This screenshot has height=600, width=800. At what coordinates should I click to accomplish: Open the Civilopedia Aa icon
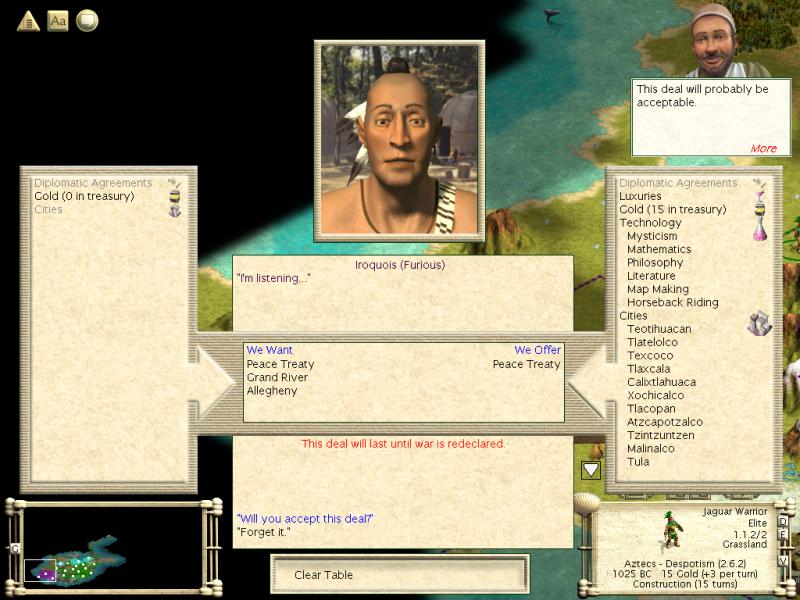[58, 20]
